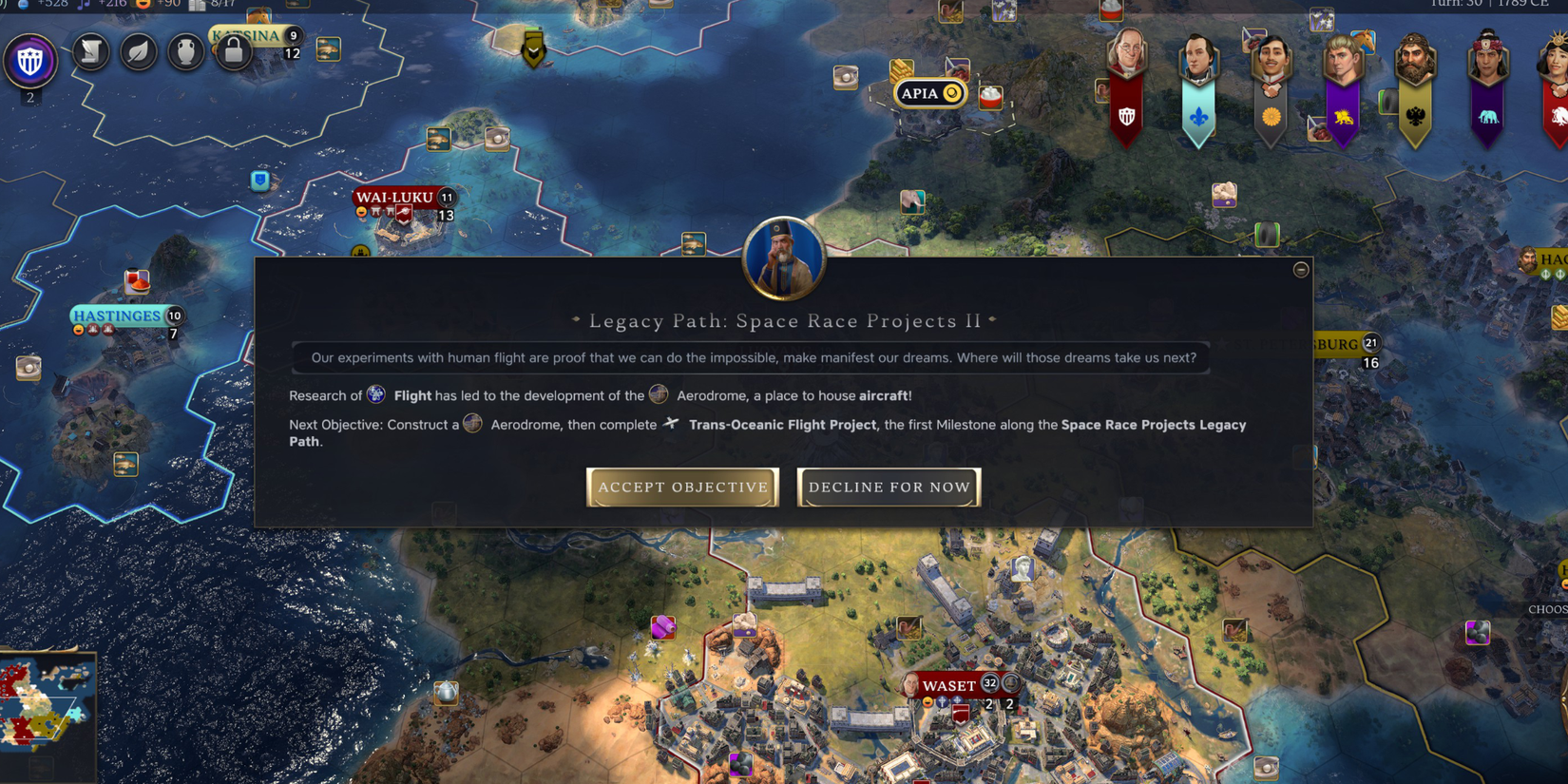Click the music note culture yield icon
Image resolution: width=1568 pixels, height=784 pixels.
click(83, 6)
